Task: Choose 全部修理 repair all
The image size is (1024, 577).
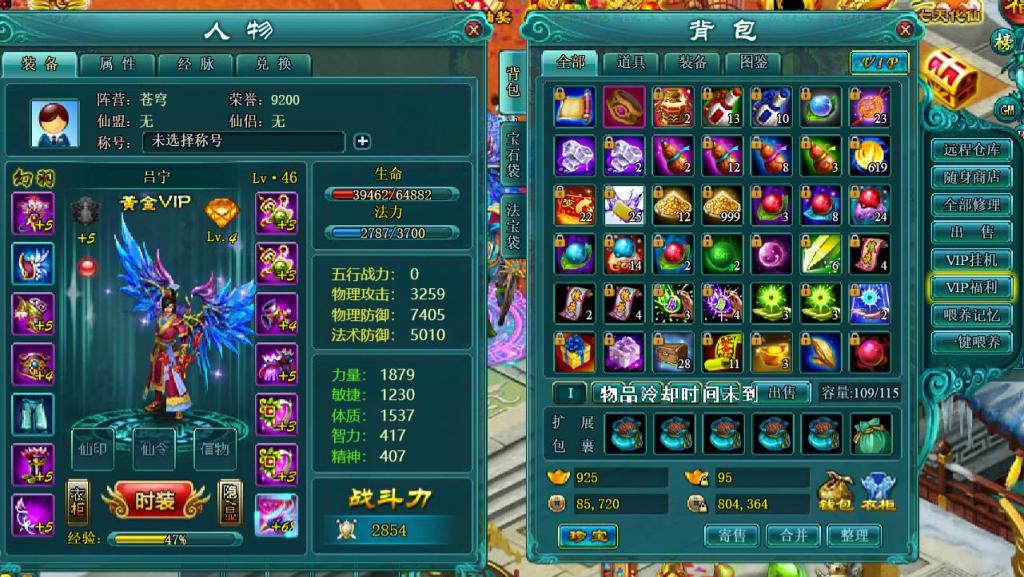Action: click(971, 205)
